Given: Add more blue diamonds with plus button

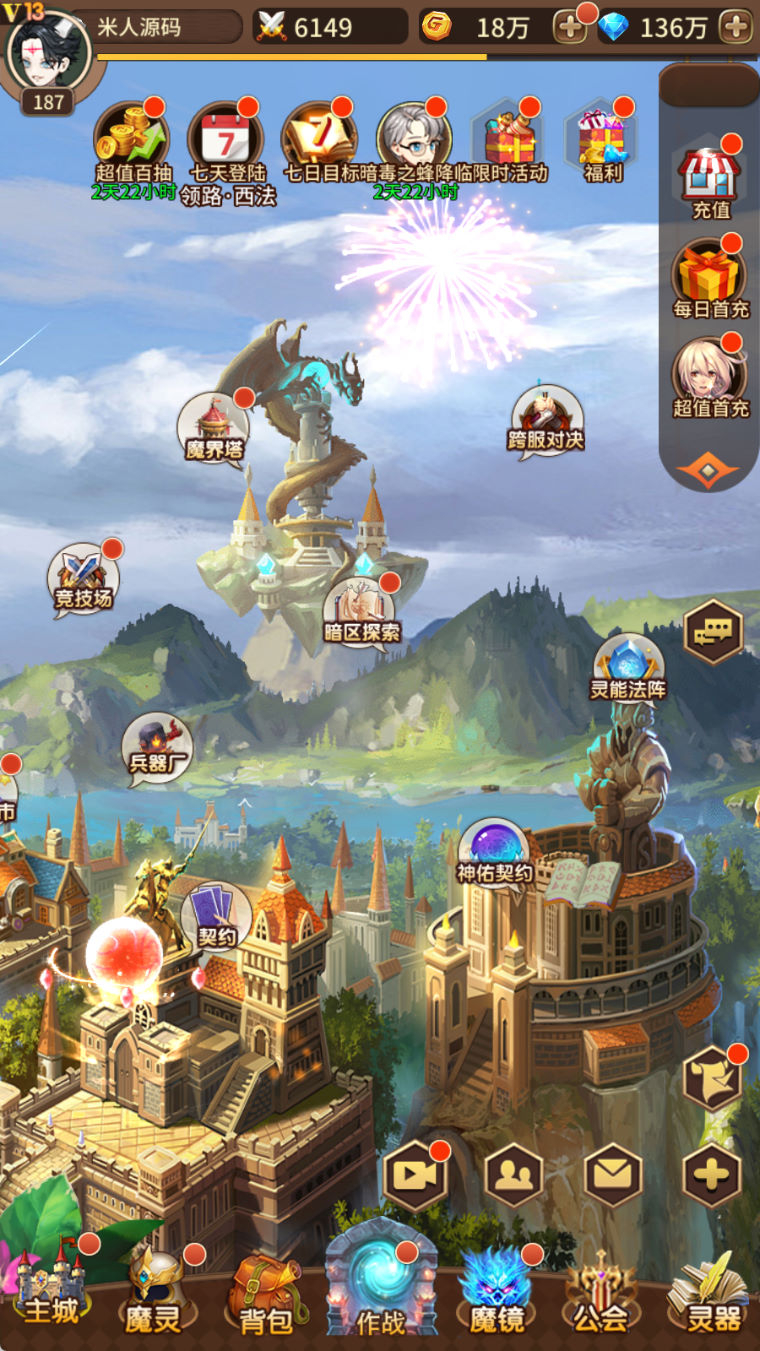Looking at the screenshot, I should 736,27.
